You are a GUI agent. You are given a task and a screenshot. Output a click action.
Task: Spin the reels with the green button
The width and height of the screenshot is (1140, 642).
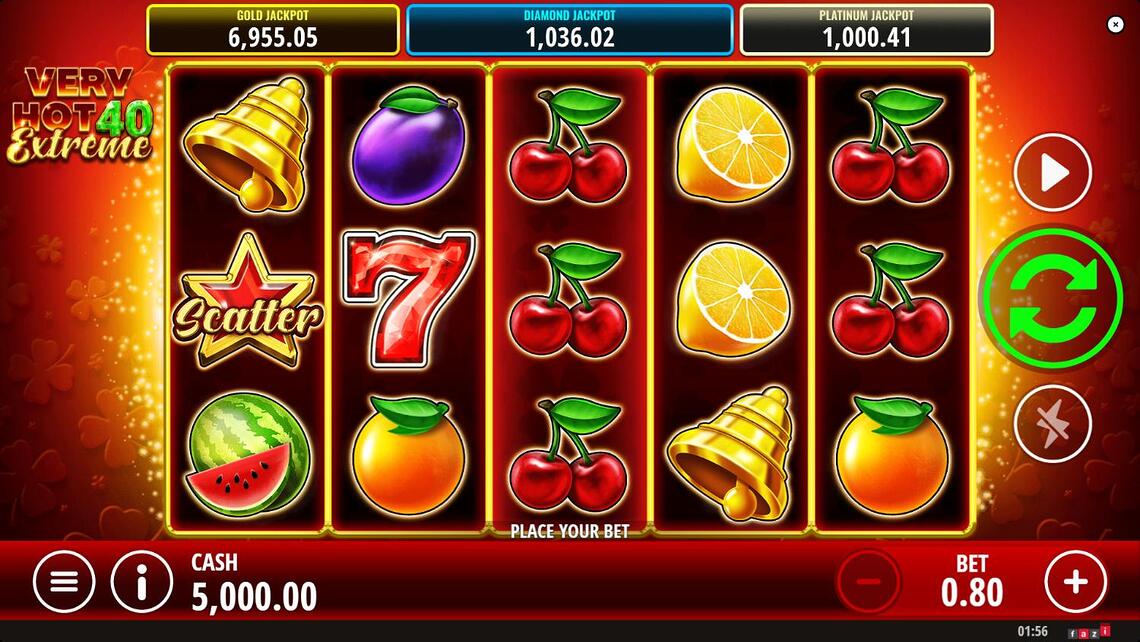click(1052, 300)
